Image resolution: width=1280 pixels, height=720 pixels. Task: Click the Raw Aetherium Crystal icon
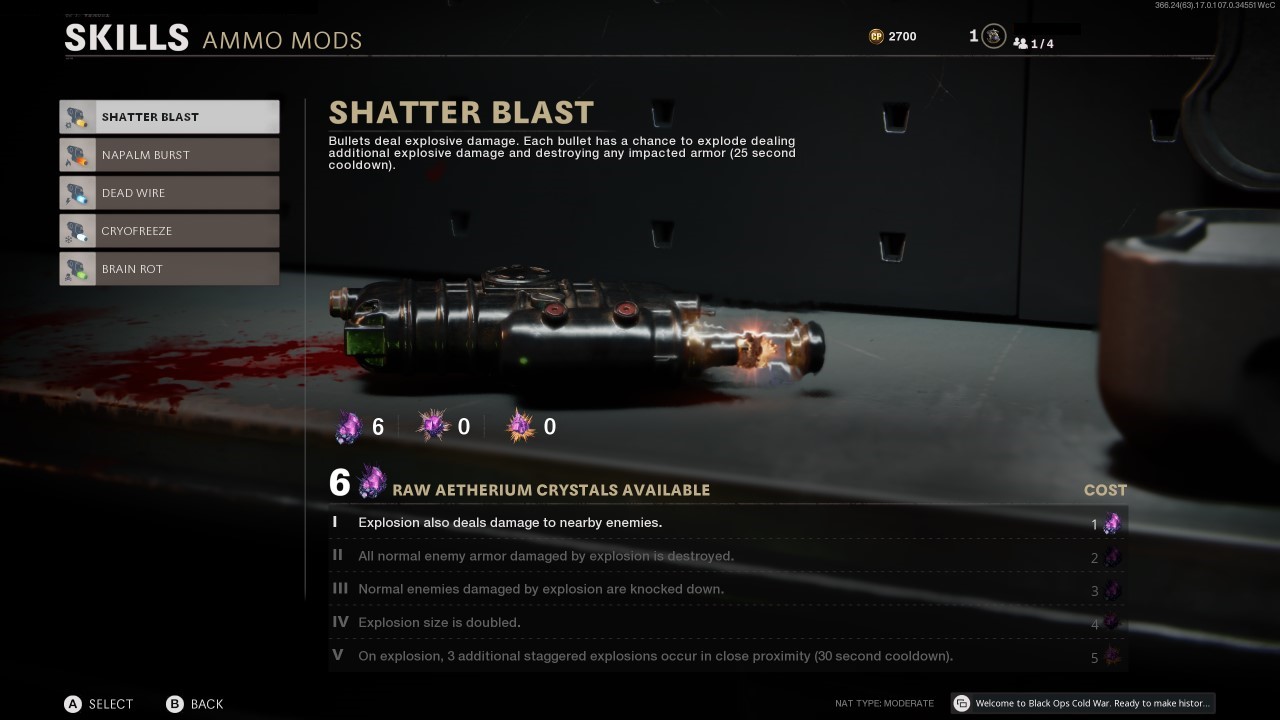[x=345, y=425]
